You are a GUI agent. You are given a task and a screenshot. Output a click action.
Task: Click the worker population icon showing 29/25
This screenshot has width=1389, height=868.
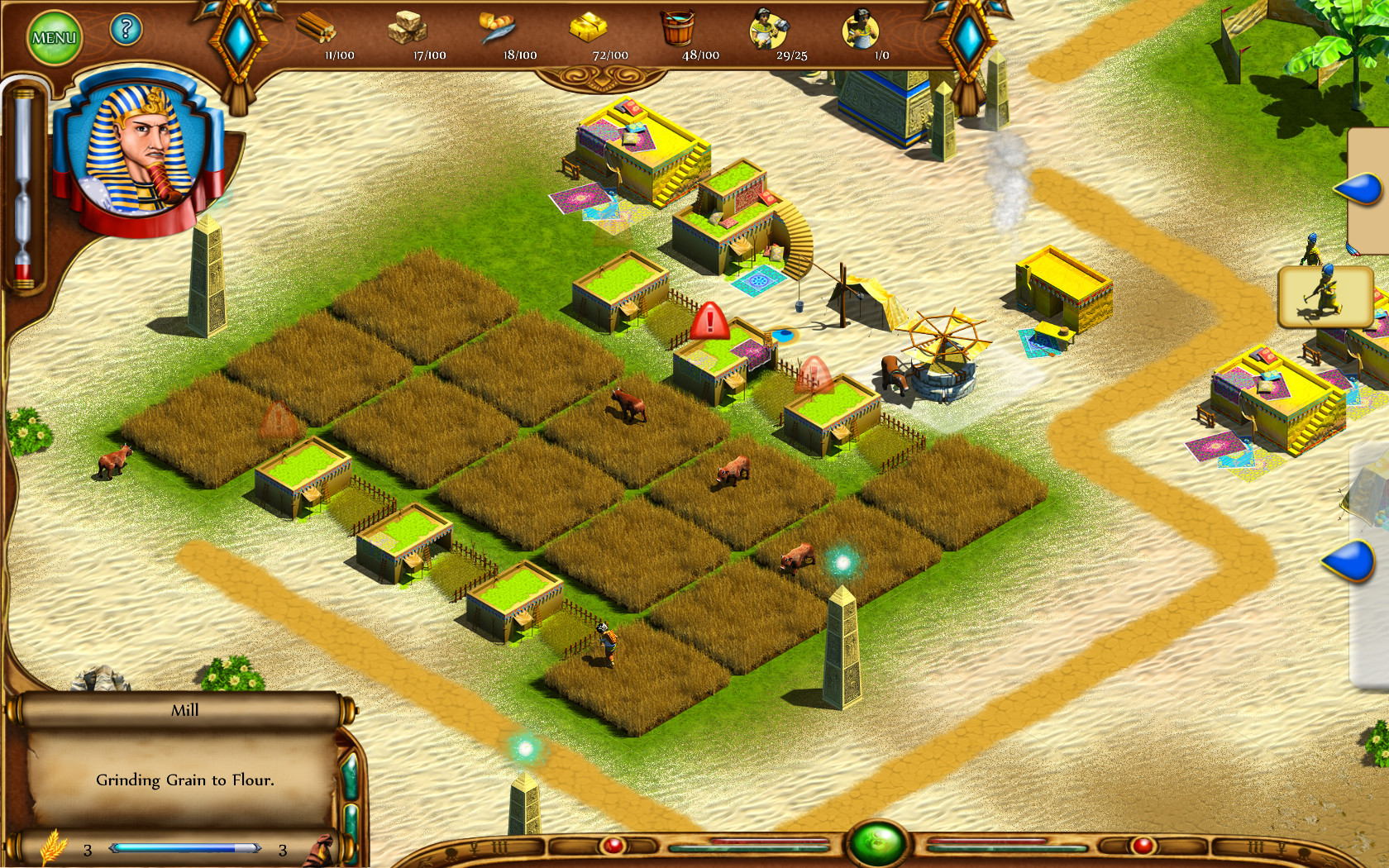767,27
